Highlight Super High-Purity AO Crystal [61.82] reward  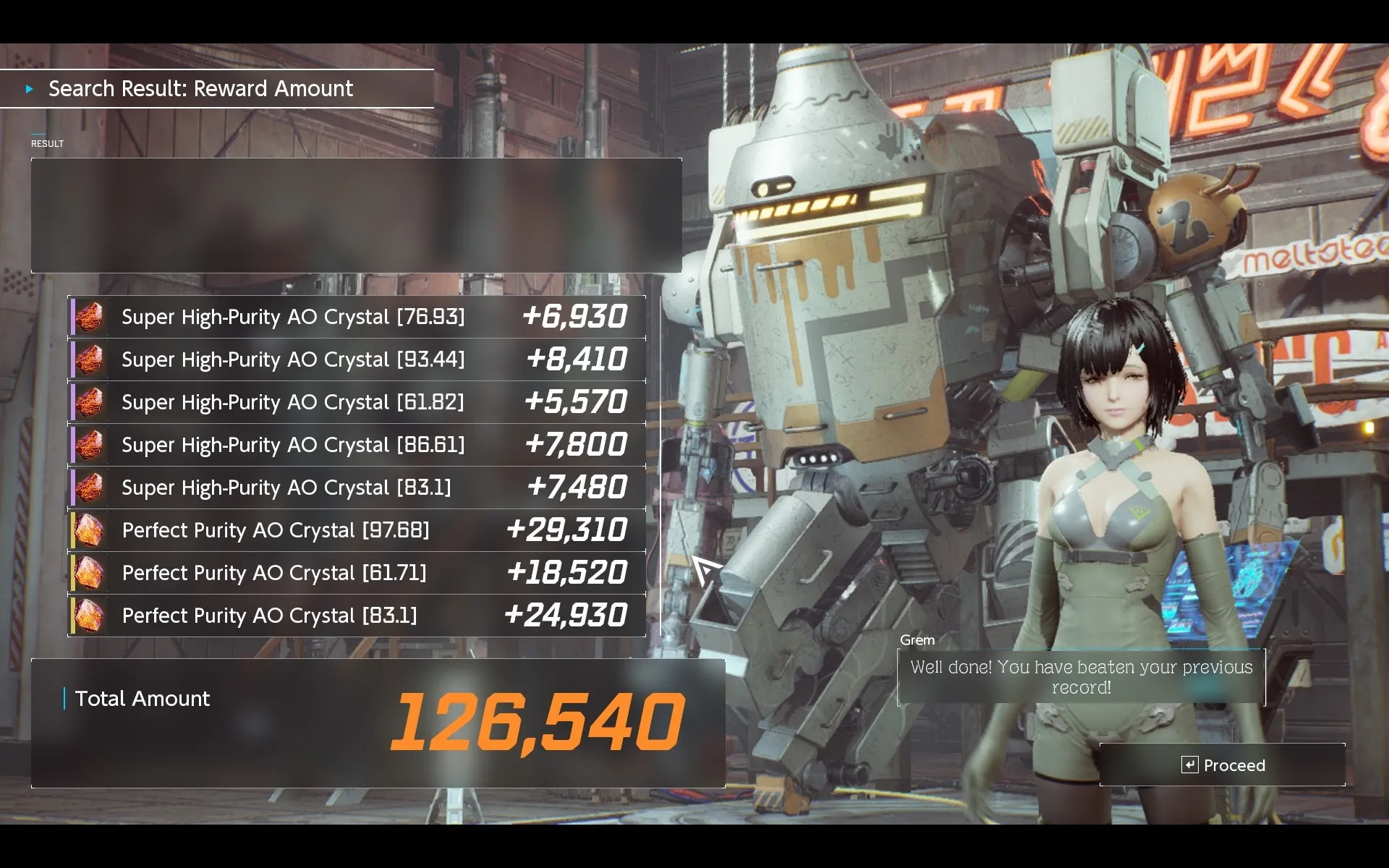click(357, 402)
